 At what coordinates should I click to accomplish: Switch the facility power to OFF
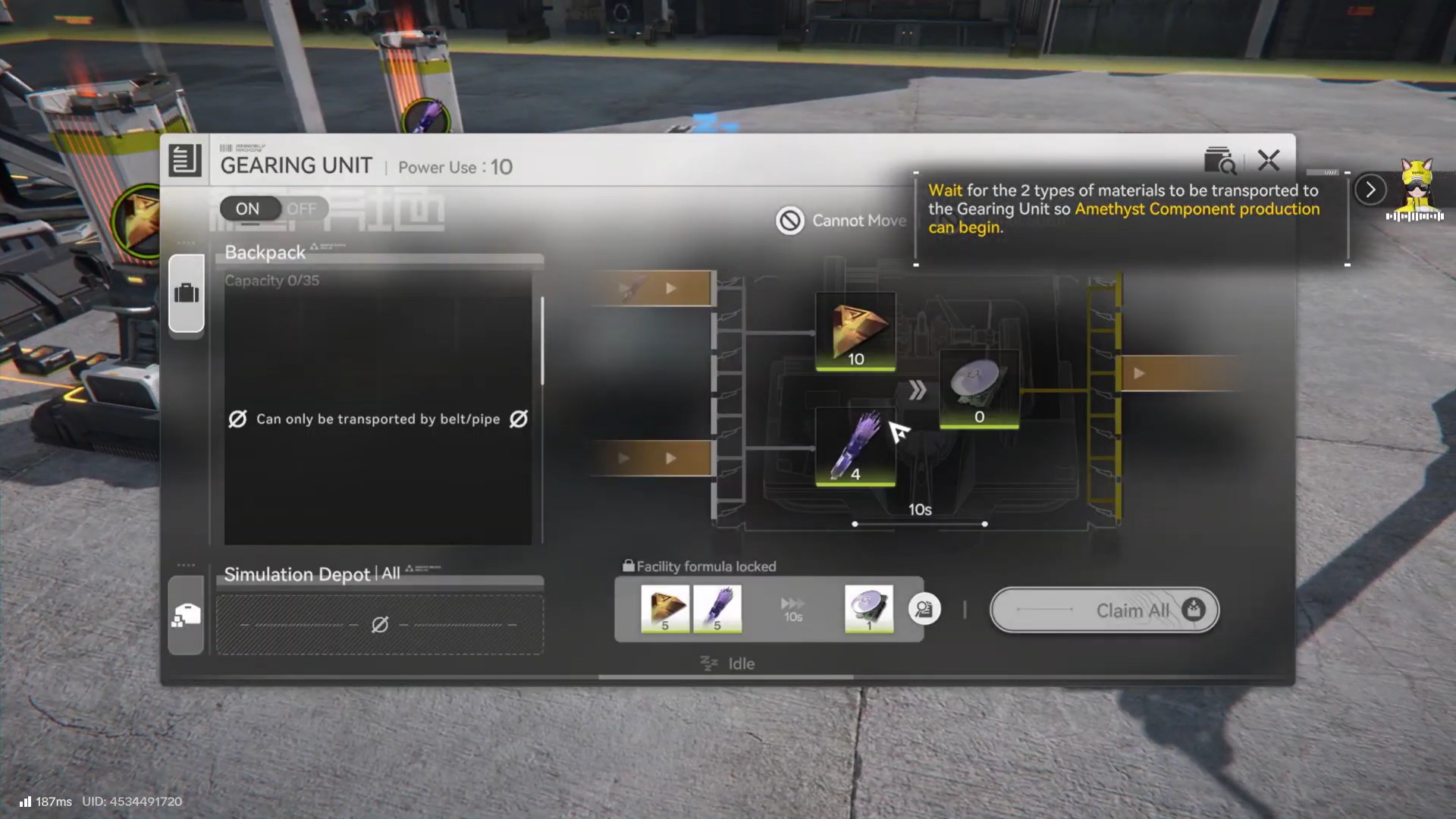[302, 209]
